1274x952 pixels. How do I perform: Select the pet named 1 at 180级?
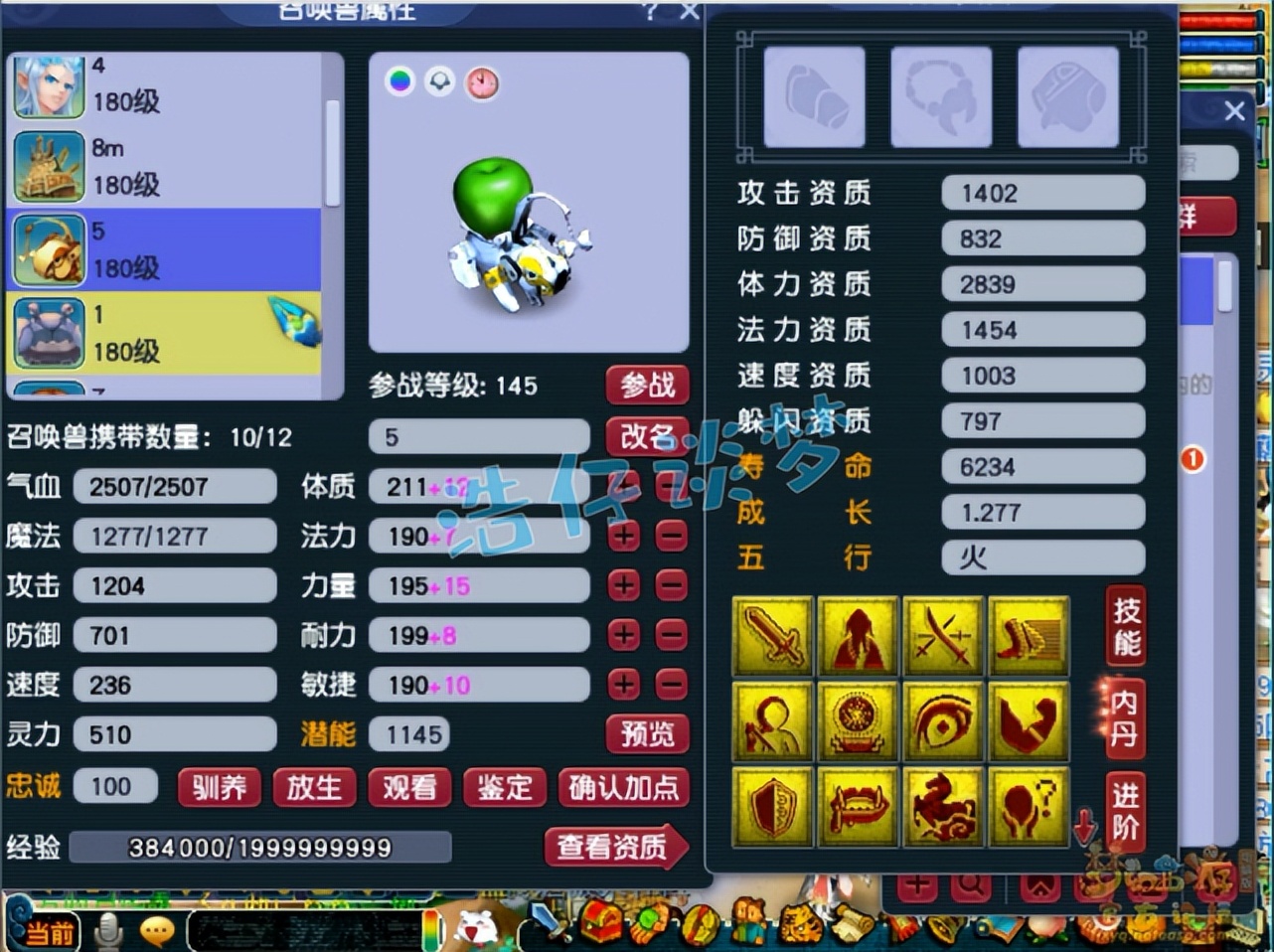click(169, 333)
